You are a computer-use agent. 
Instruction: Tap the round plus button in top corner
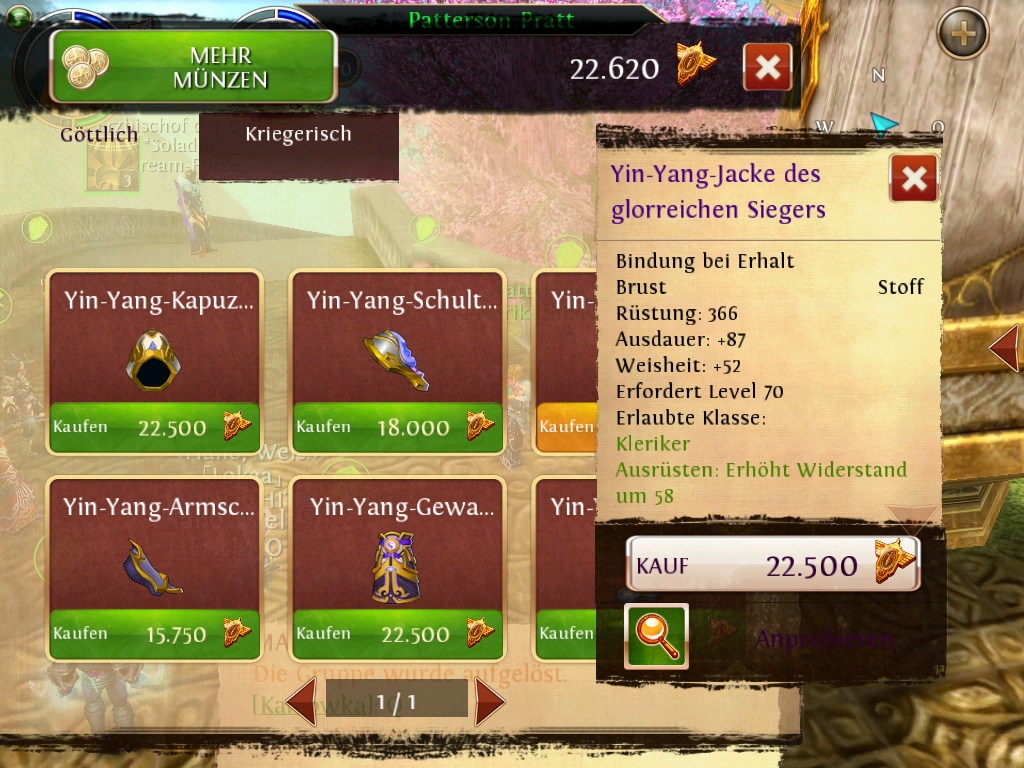[x=962, y=34]
